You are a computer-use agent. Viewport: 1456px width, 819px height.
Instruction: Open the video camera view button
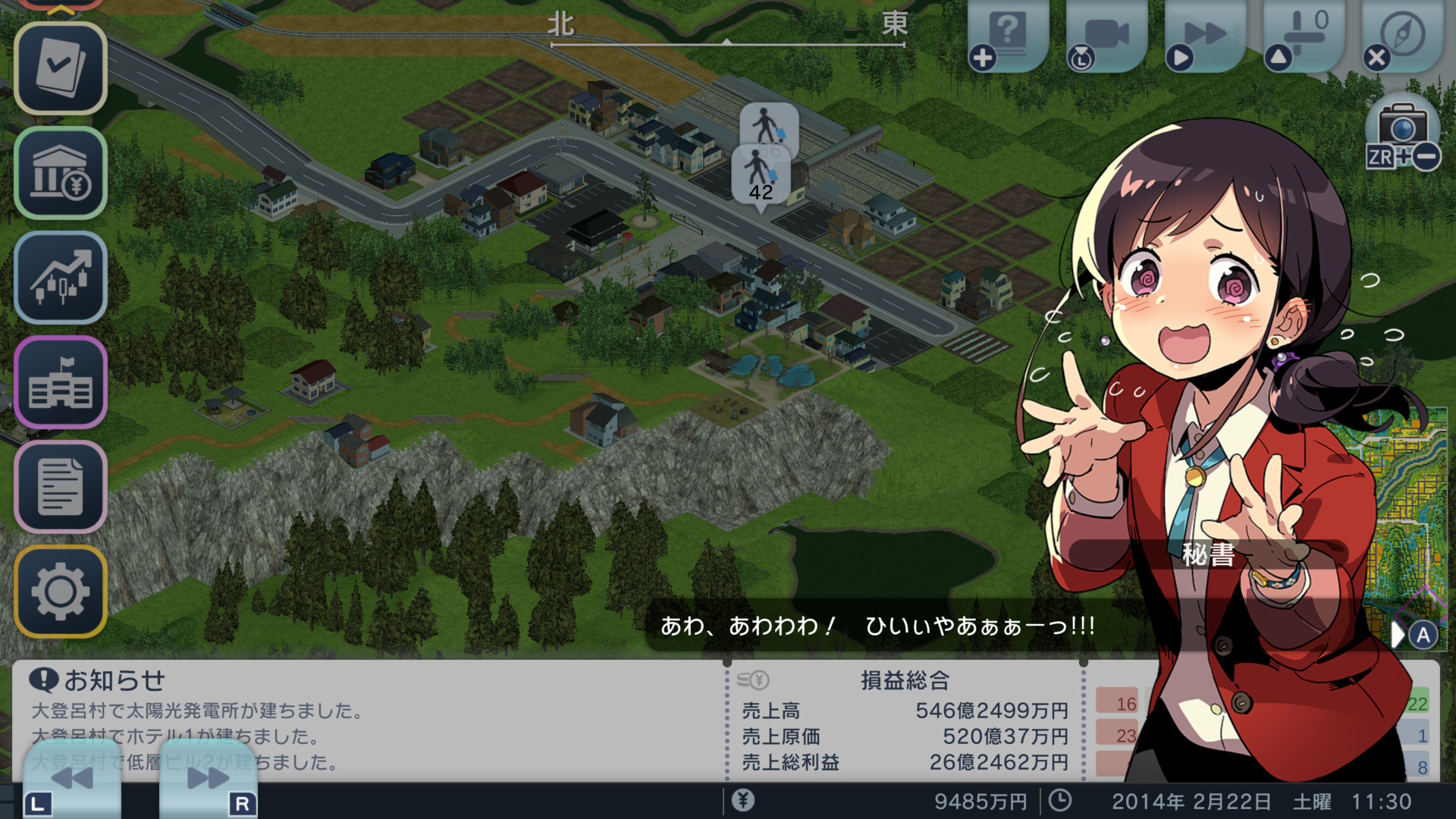pos(1106,35)
